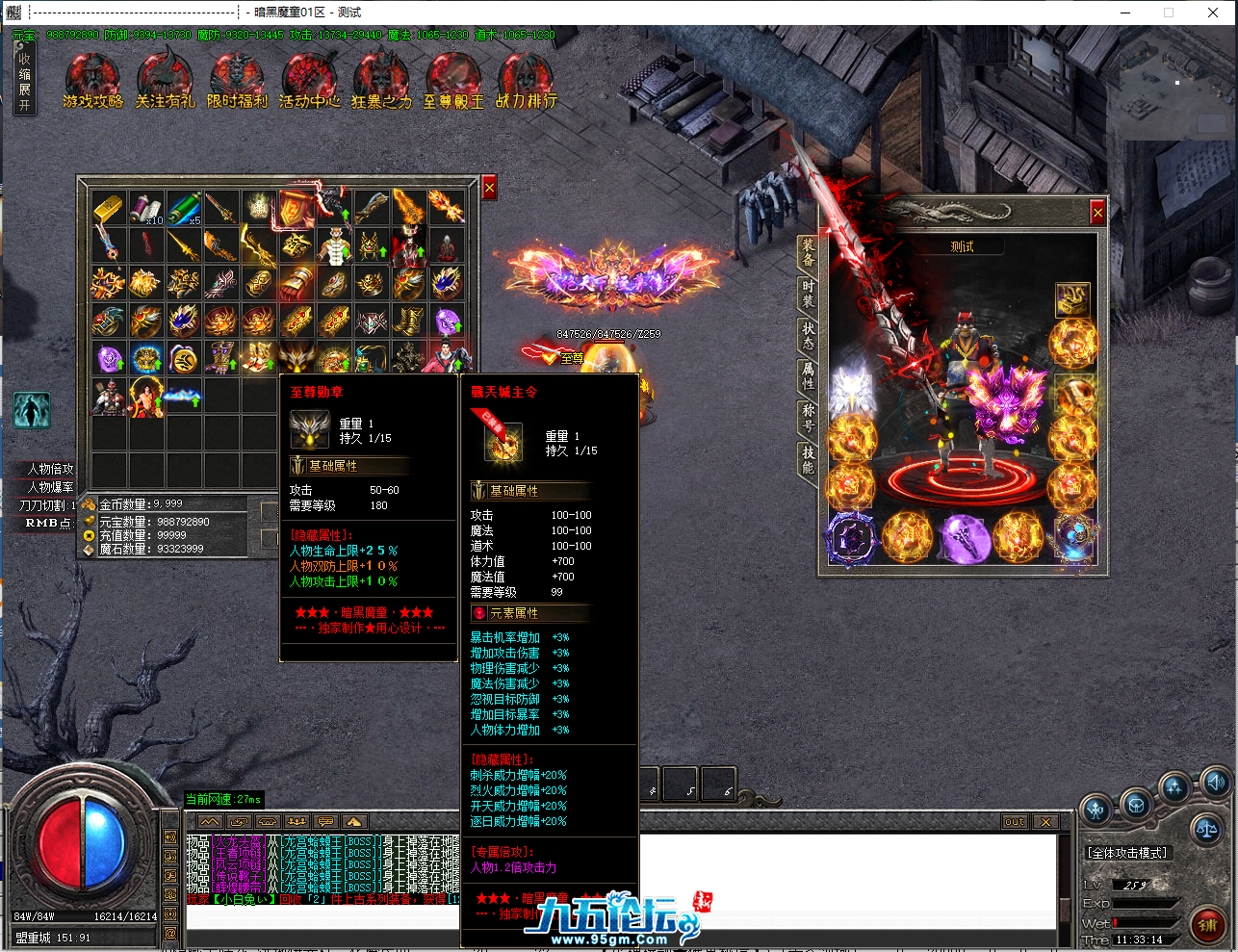Switch to the 属性 attributes tab
This screenshot has height=952, width=1238.
(x=808, y=376)
